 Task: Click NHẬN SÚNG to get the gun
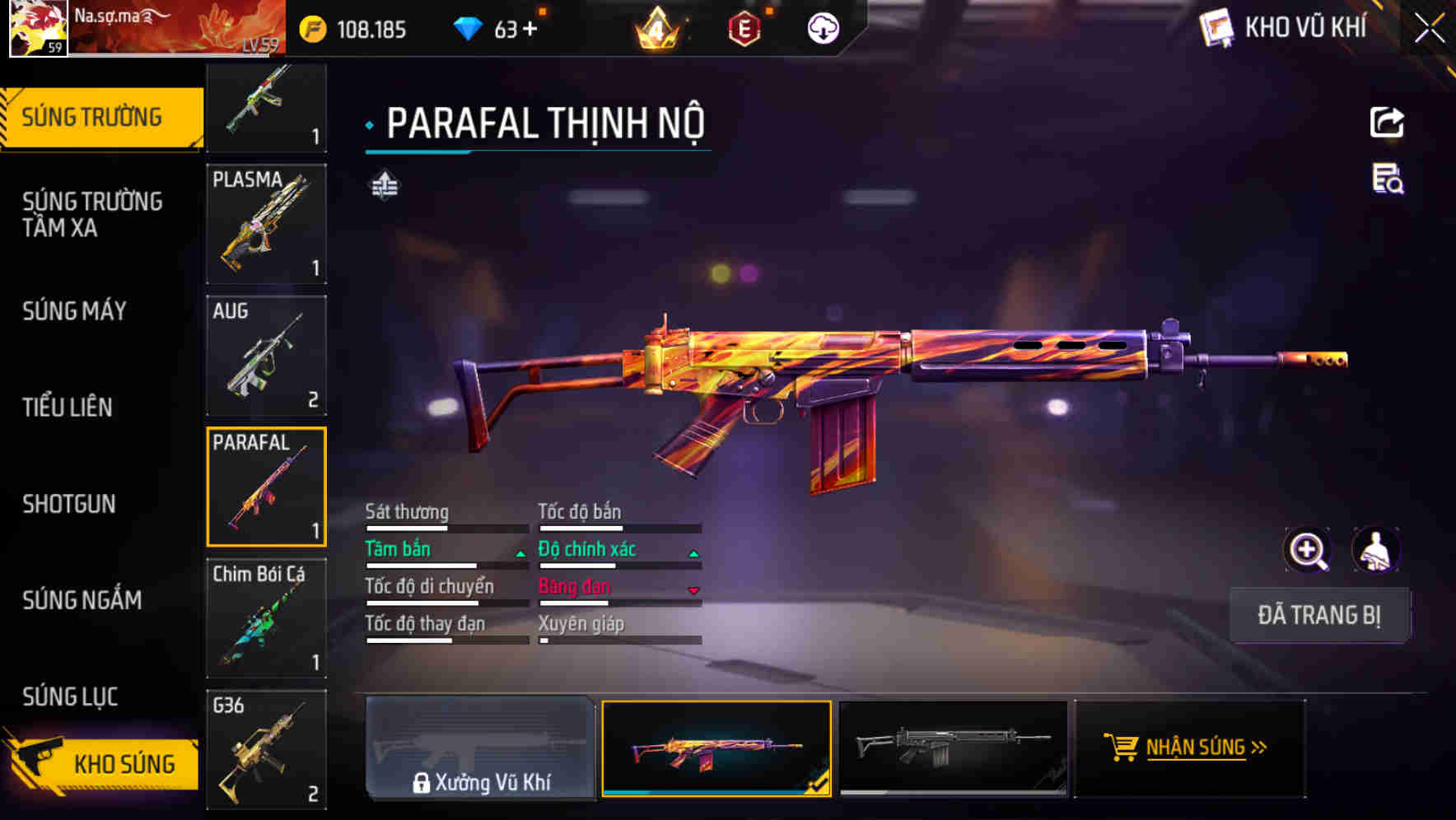click(1188, 748)
